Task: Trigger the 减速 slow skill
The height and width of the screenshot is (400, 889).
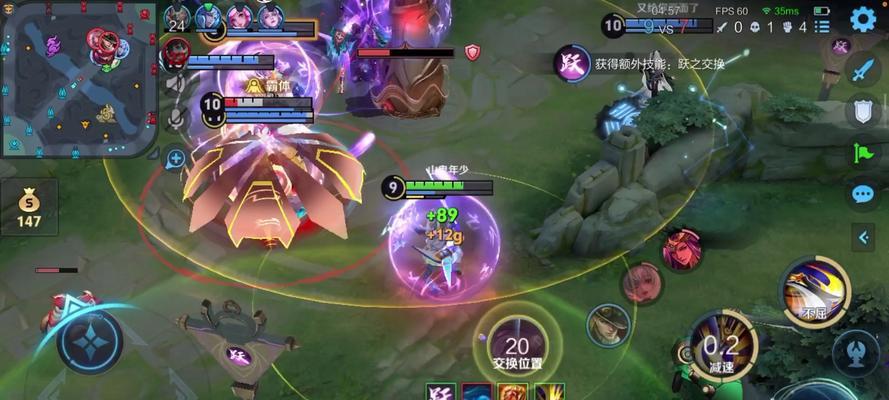Action: [x=724, y=347]
